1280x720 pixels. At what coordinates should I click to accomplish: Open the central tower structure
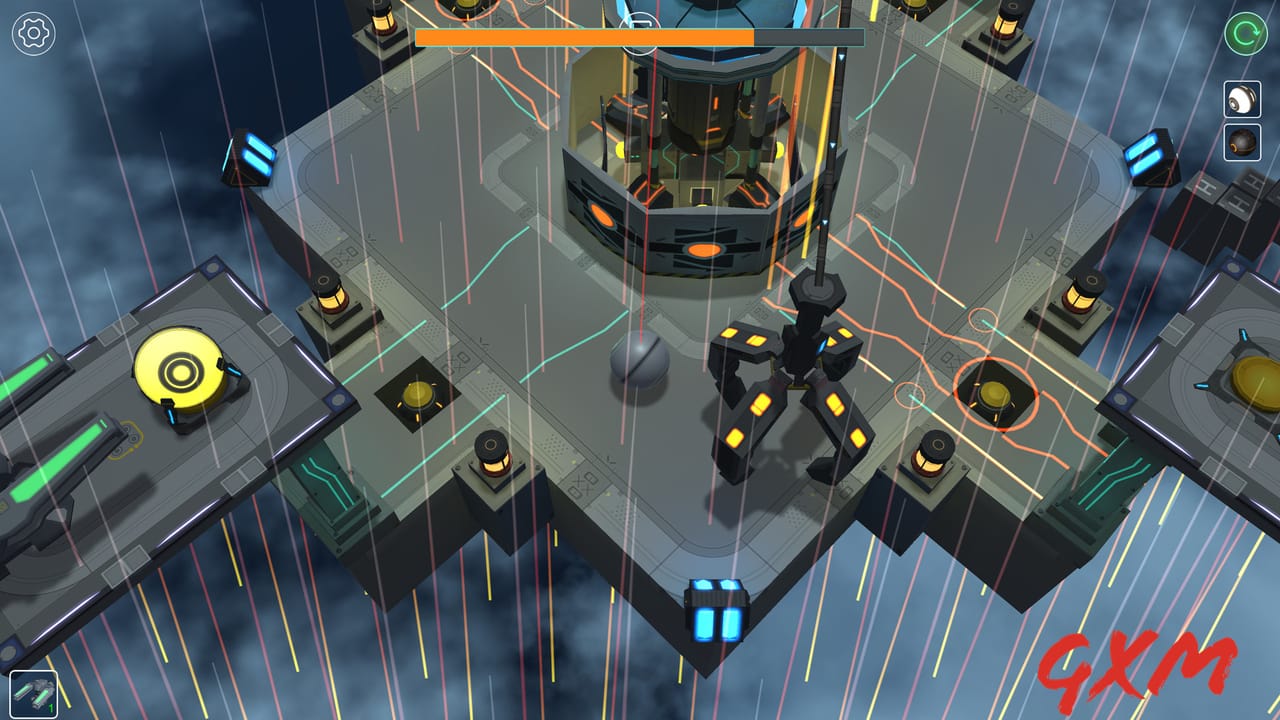[690, 150]
